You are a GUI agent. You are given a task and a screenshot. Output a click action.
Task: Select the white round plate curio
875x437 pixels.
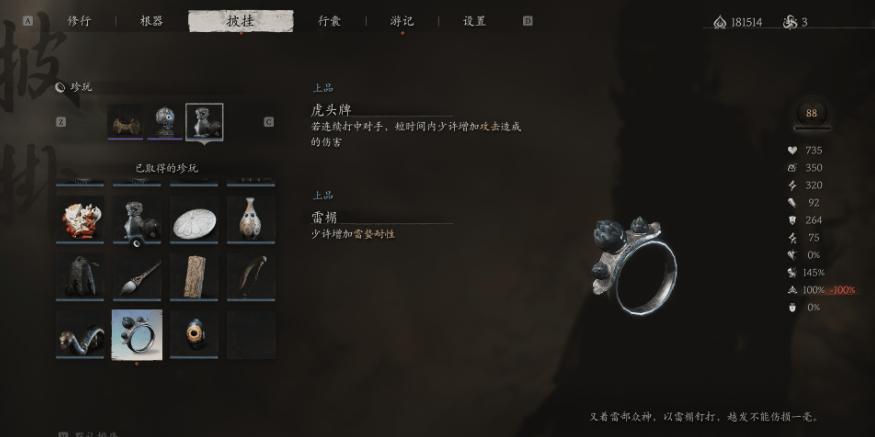pos(194,217)
